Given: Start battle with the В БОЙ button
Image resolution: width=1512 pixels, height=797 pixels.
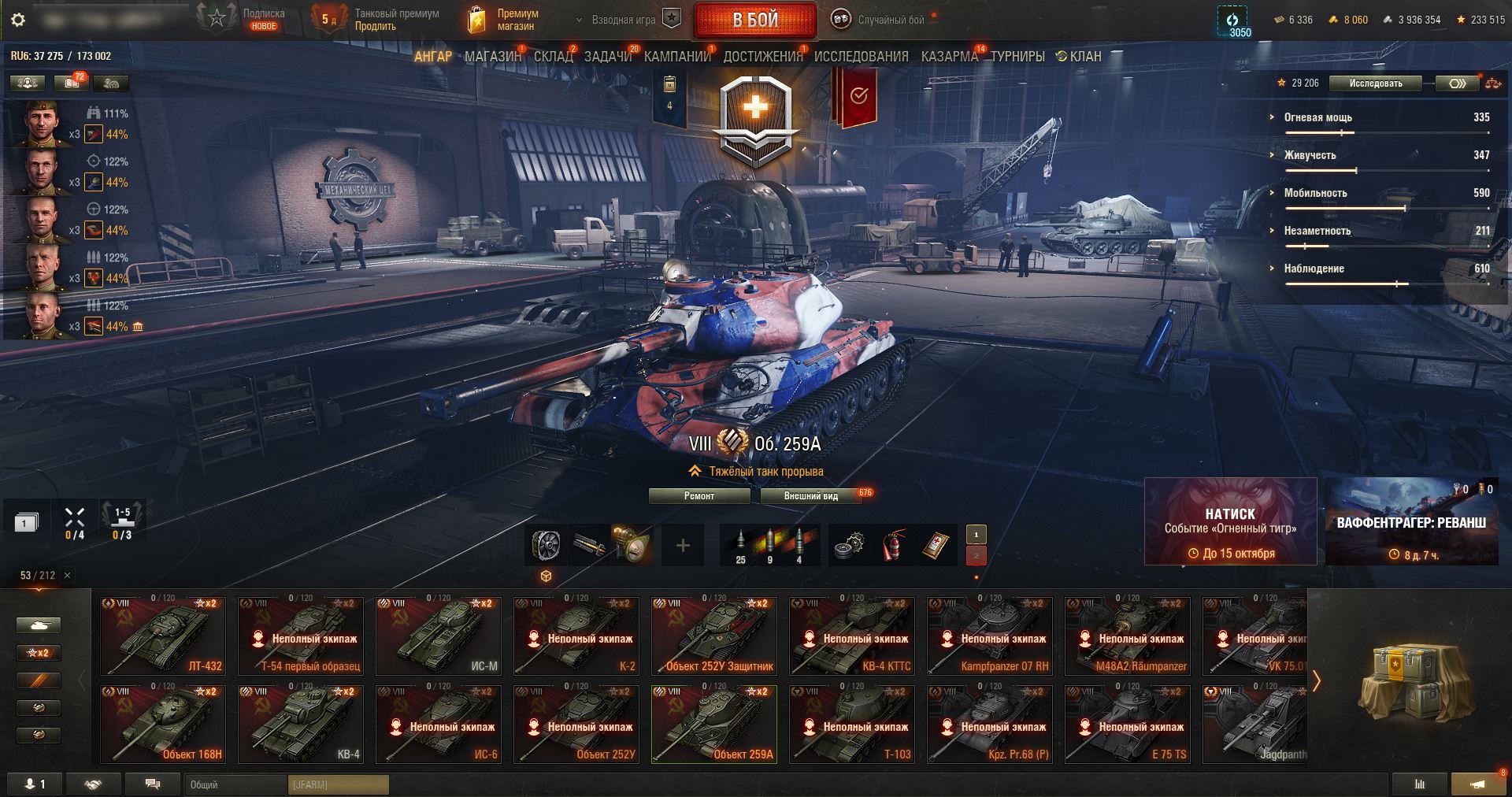Looking at the screenshot, I should tap(754, 20).
